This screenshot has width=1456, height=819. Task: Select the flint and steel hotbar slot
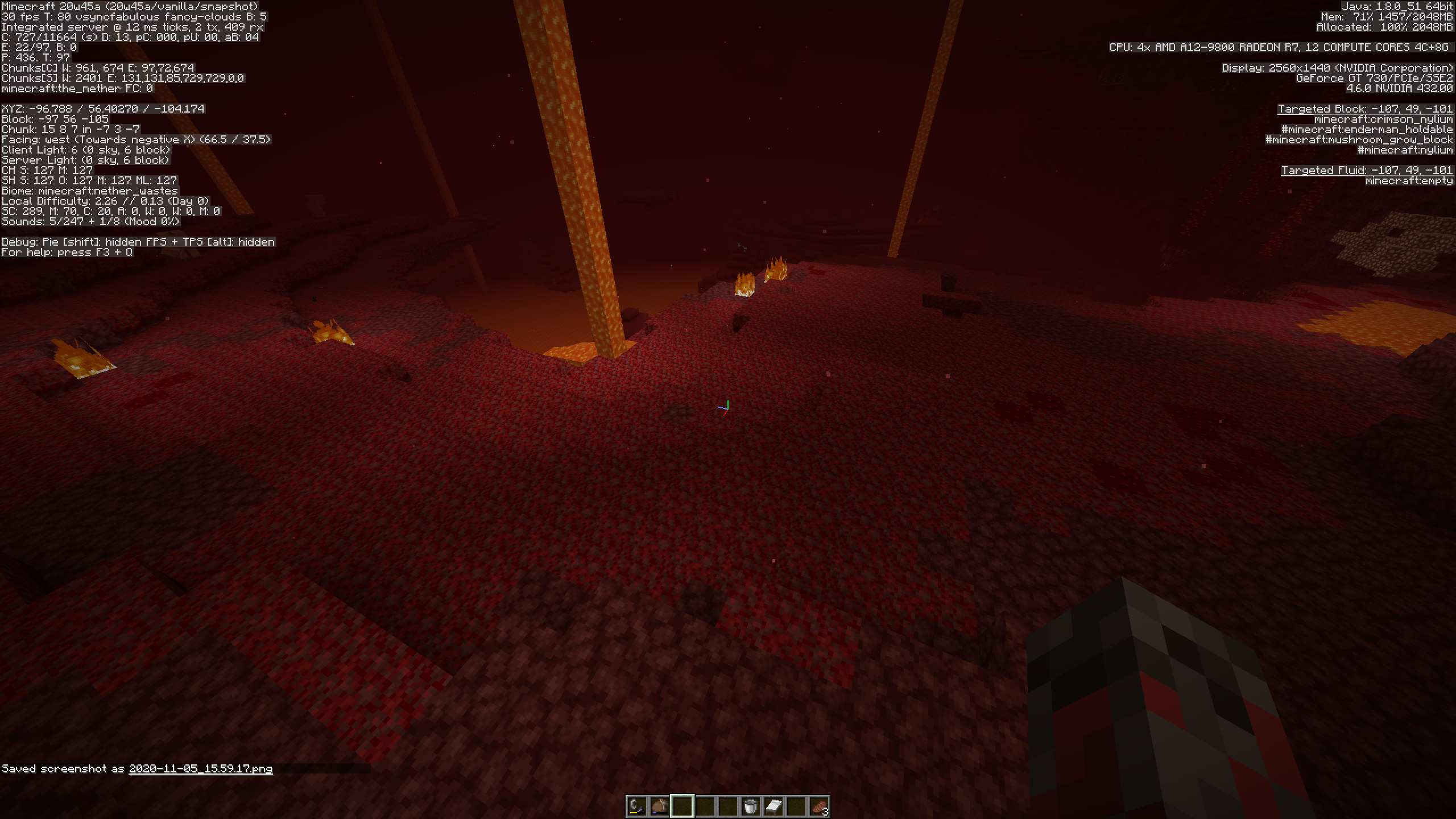636,806
